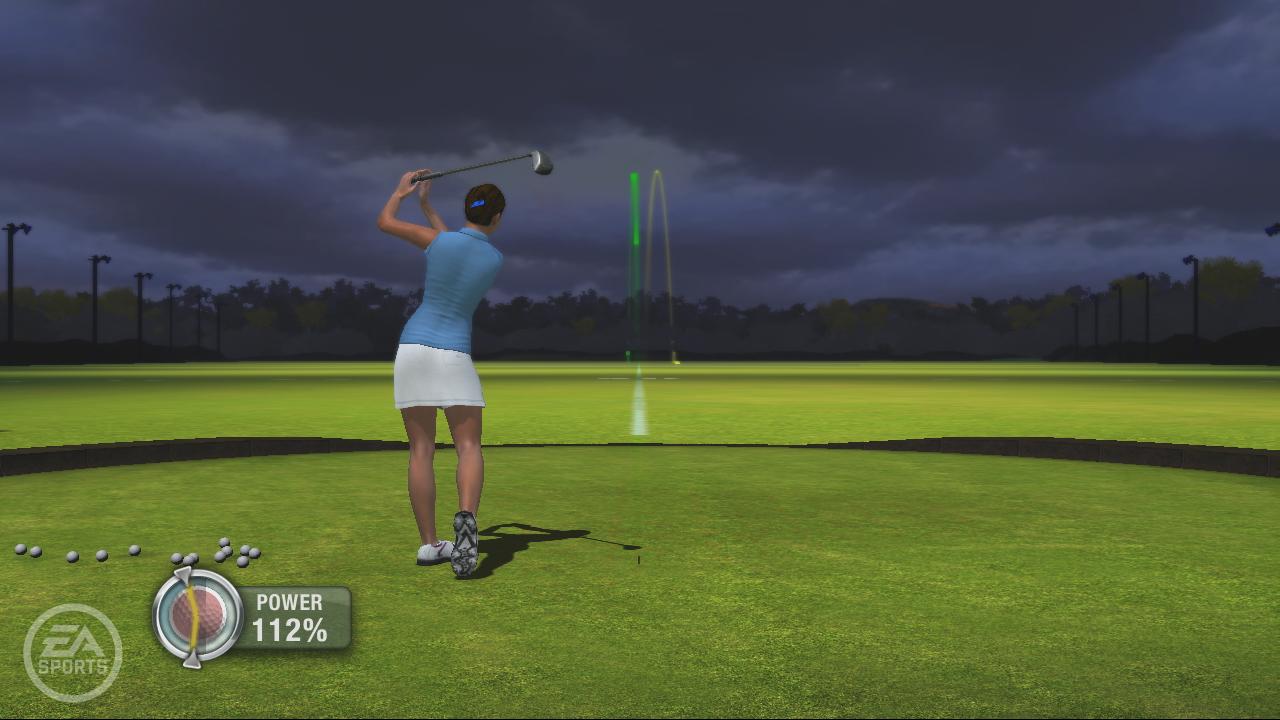1280x720 pixels.
Task: Click the driver clubhead above the golfer
Action: 541,163
